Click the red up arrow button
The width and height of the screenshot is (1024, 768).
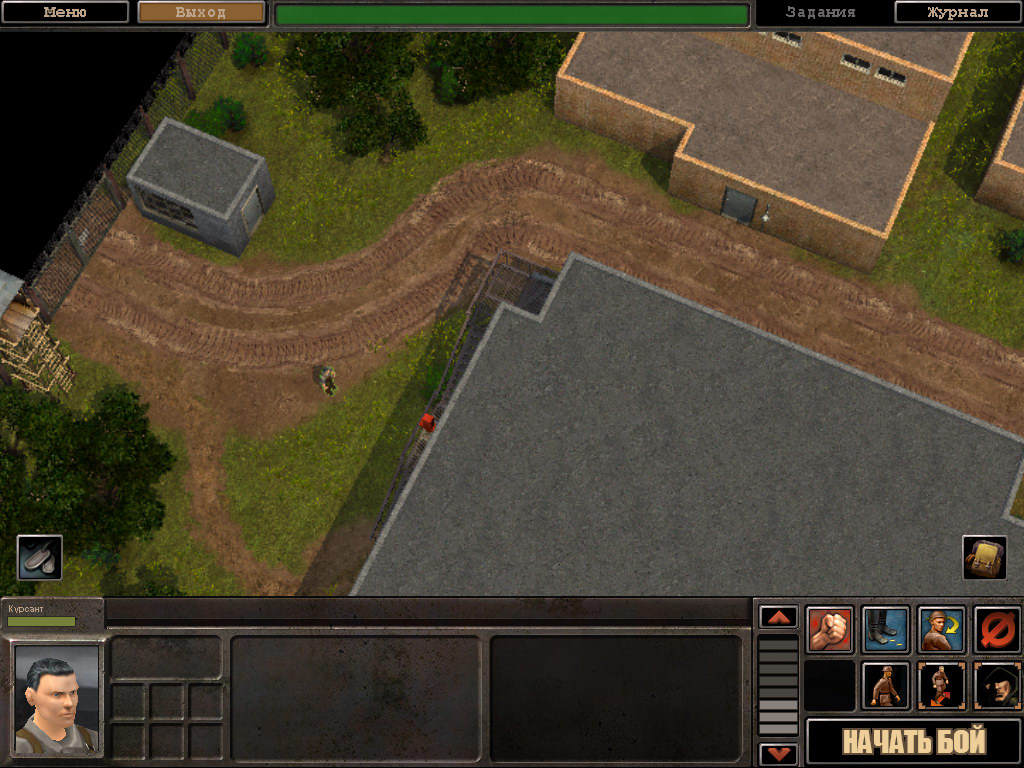(x=778, y=617)
